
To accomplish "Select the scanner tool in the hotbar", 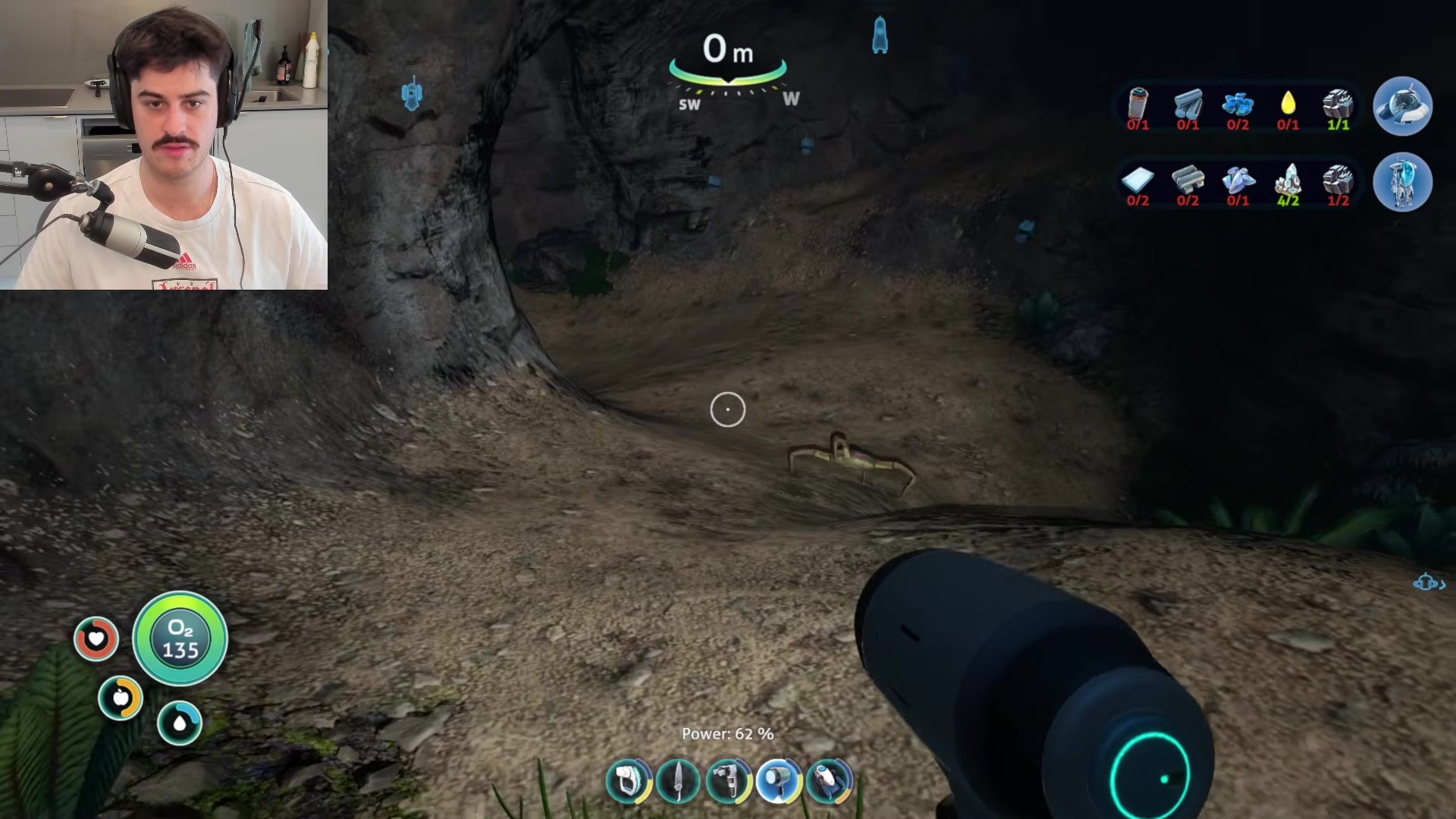I will tap(629, 780).
